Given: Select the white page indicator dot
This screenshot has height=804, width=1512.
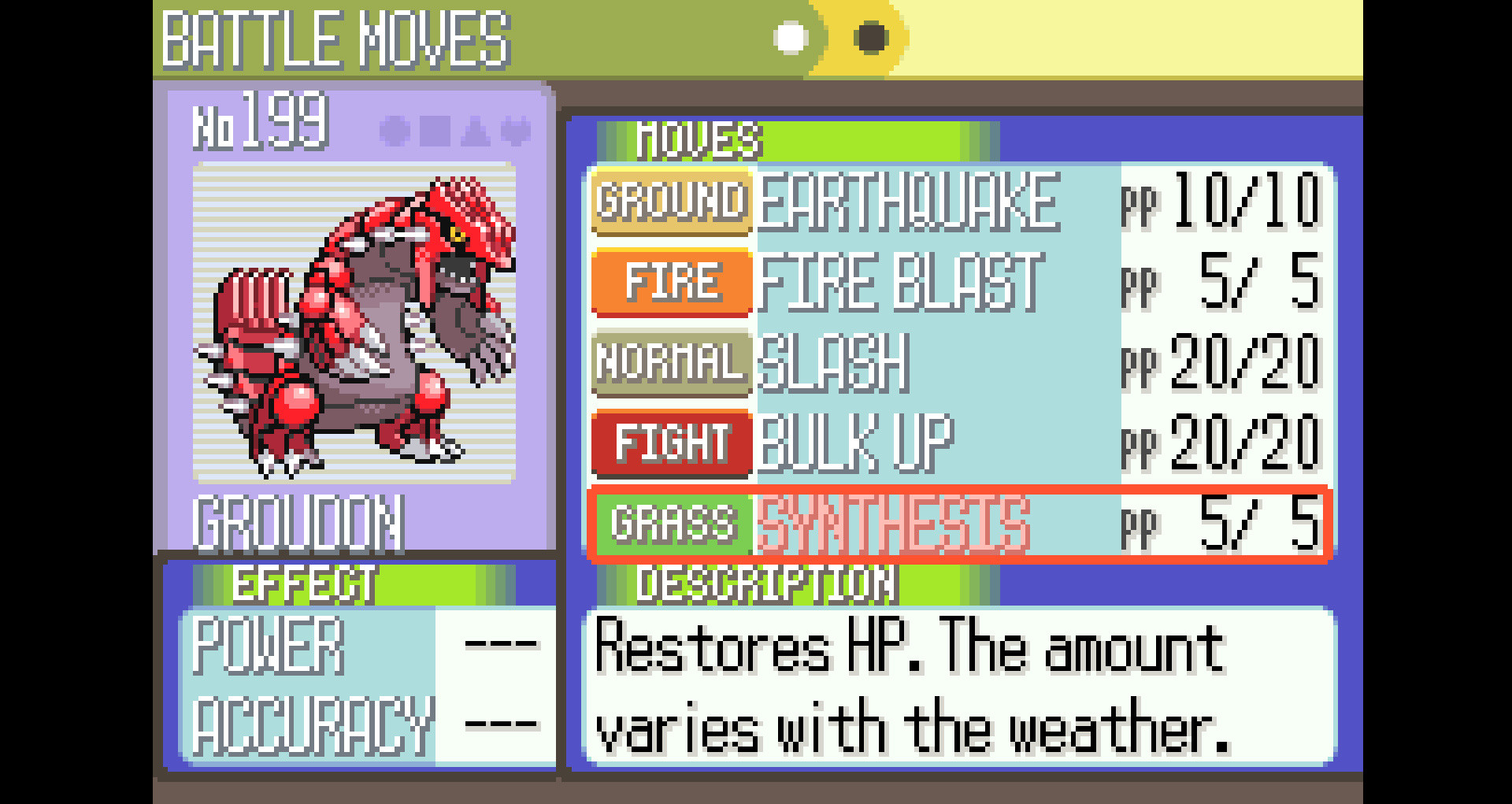Looking at the screenshot, I should point(790,35).
